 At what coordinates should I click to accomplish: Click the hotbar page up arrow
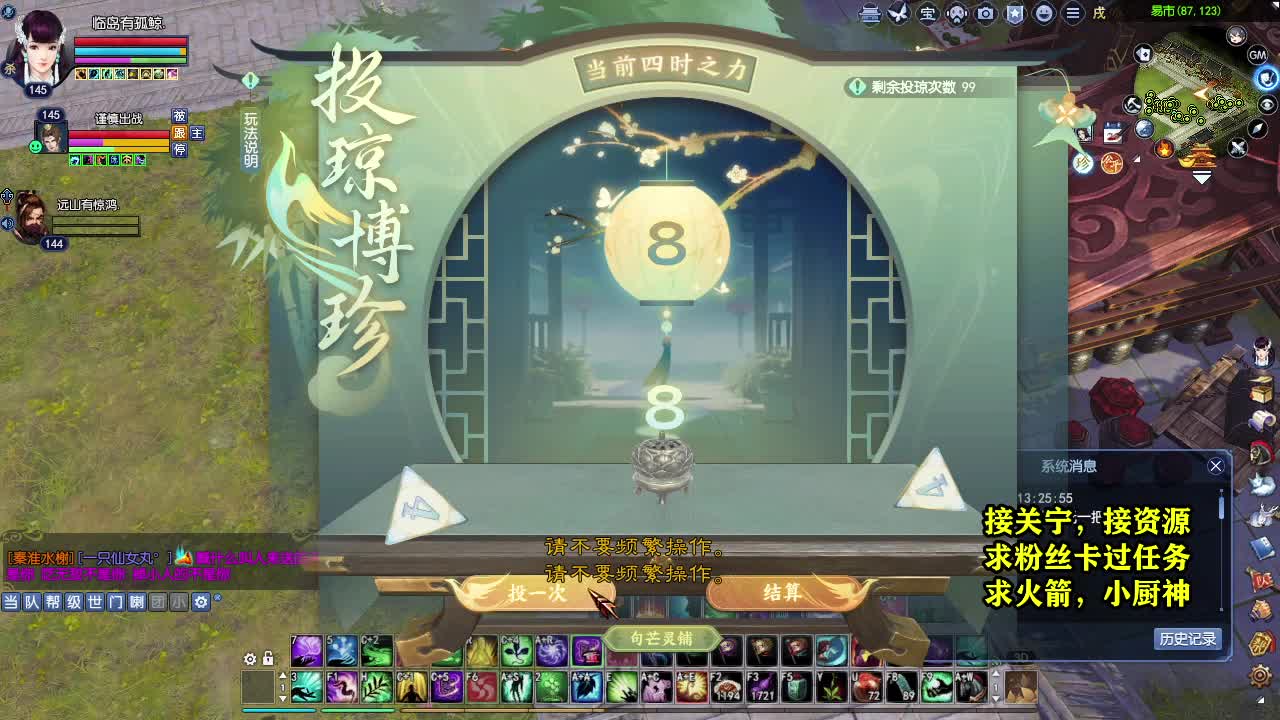click(x=282, y=675)
